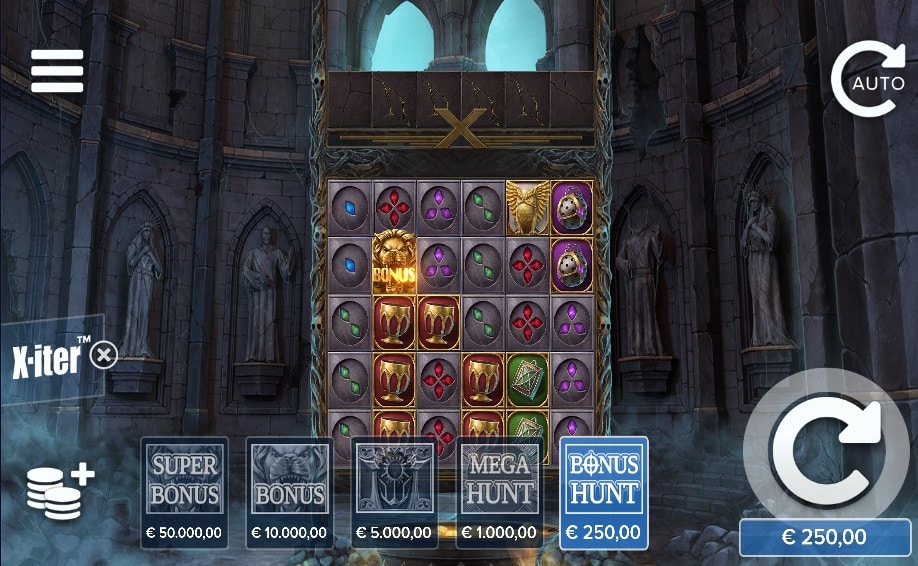Image resolution: width=918 pixels, height=566 pixels.
Task: Click the € 250,00 bet amount bar
Action: pos(825,537)
